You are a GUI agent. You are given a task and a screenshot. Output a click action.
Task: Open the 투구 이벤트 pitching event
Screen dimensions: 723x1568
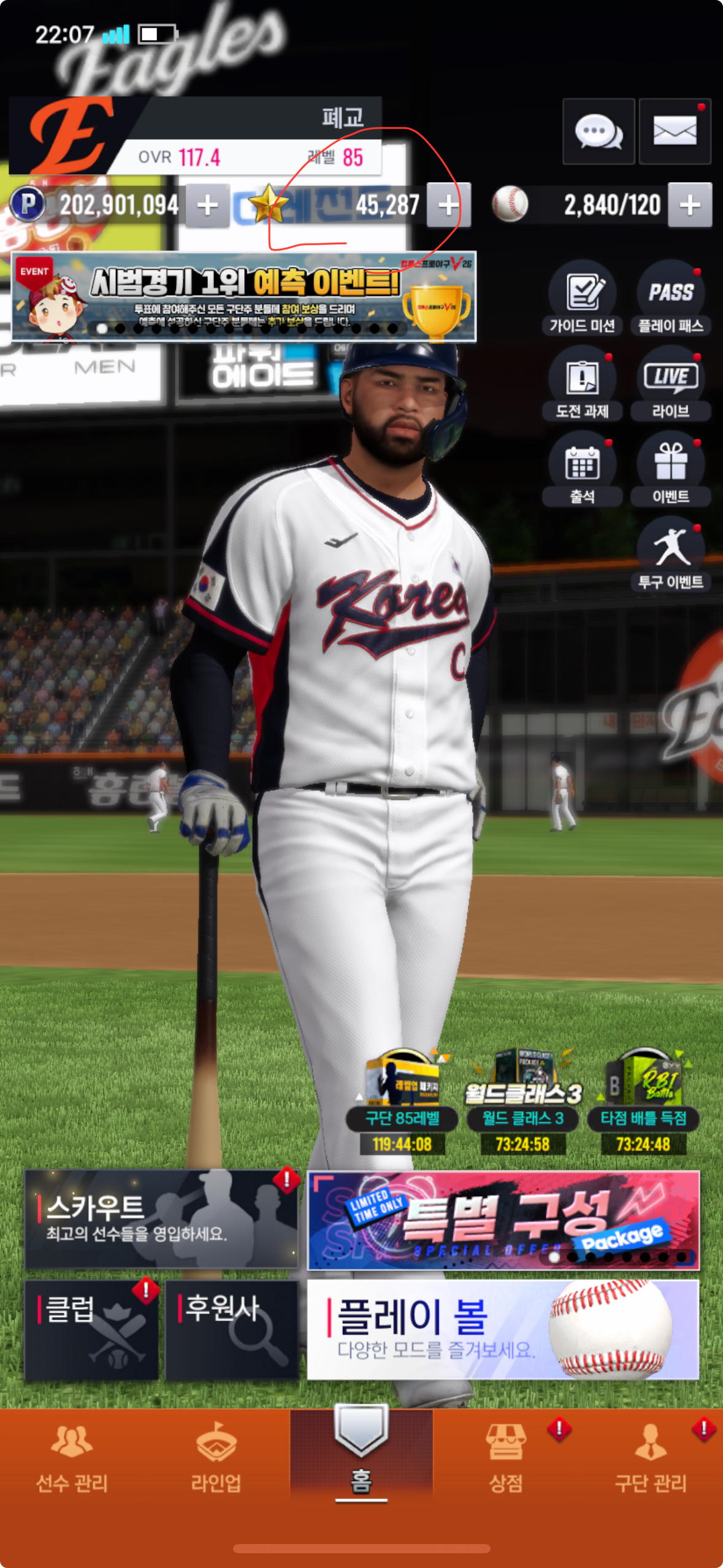pyautogui.click(x=671, y=555)
